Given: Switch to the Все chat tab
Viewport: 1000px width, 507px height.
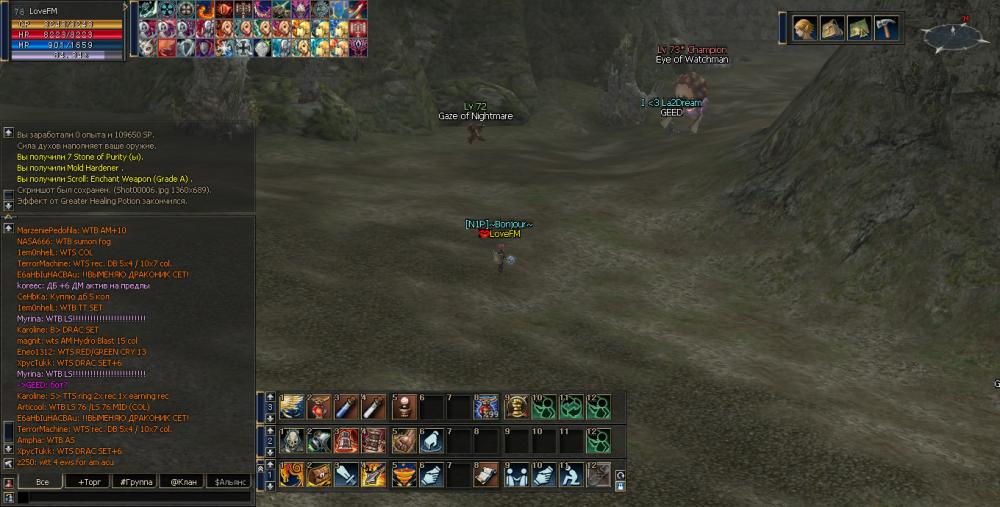Looking at the screenshot, I should click(42, 482).
